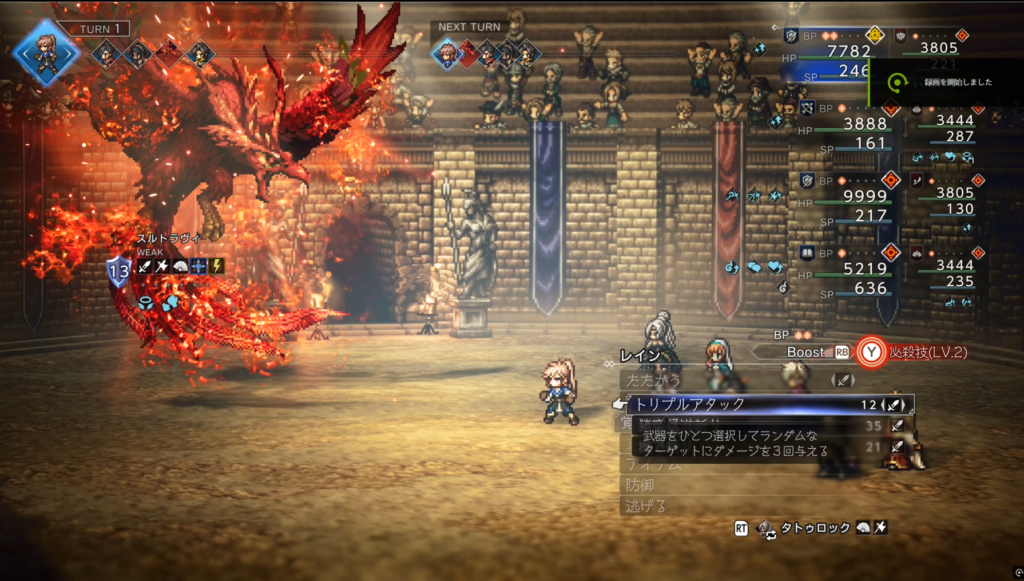Select the lightning weakness icon under WEAK
This screenshot has width=1024, height=581.
point(217,266)
